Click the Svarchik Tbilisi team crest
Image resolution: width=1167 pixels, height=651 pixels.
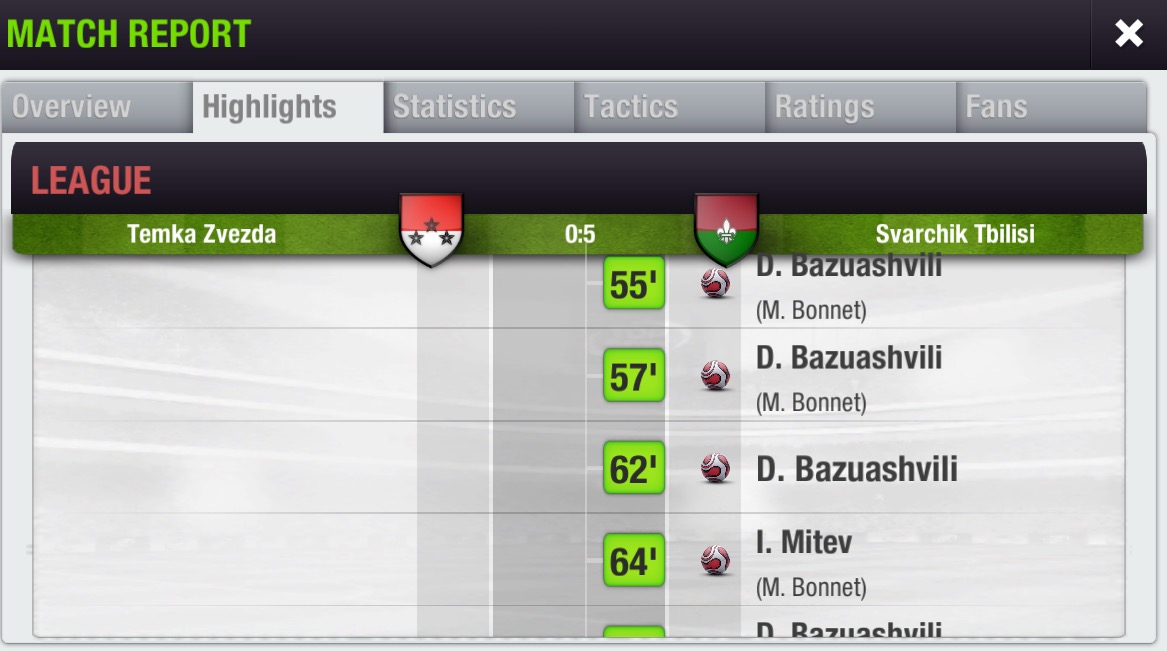pos(726,228)
